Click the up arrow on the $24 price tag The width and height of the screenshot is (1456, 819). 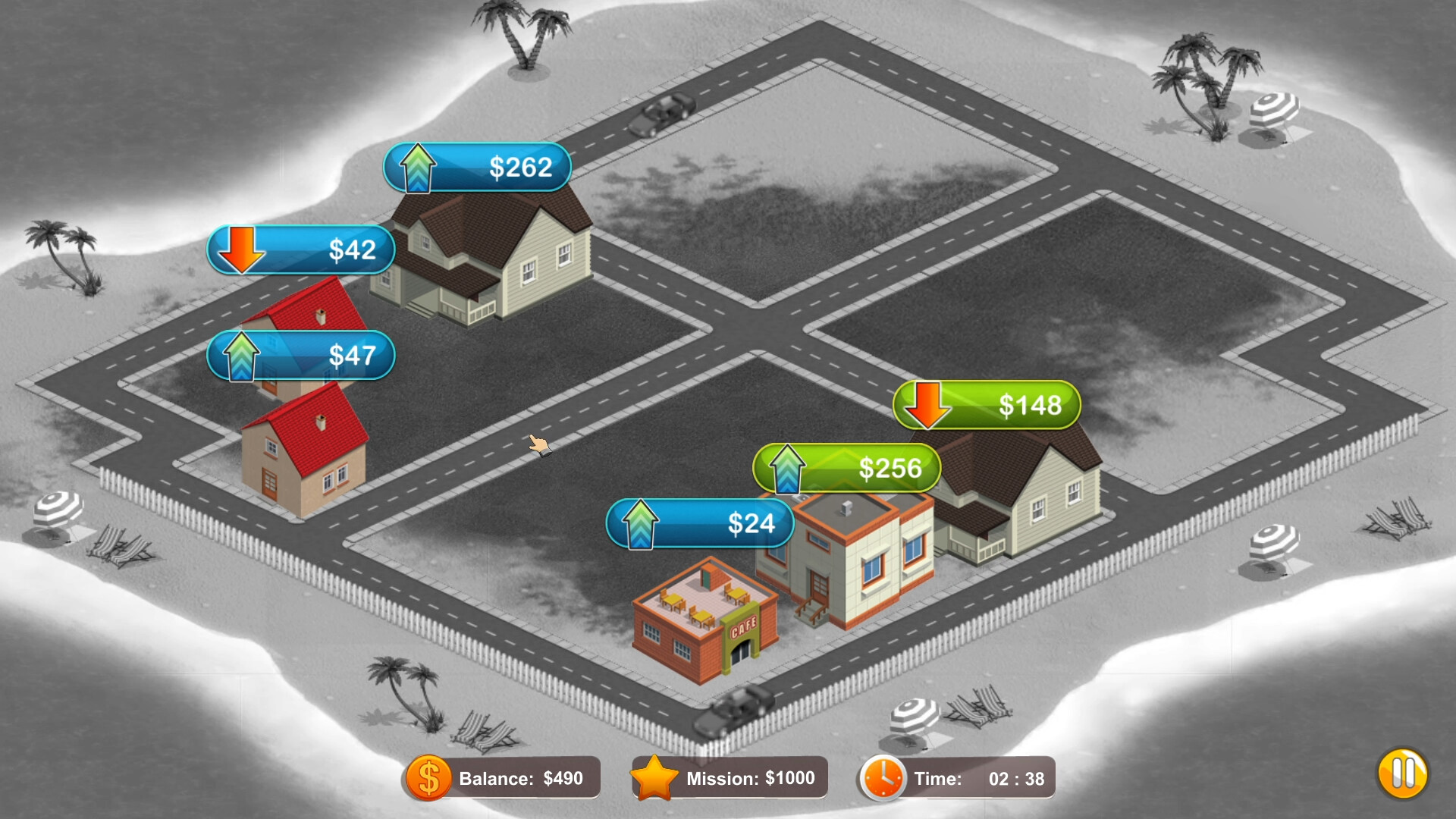click(641, 523)
